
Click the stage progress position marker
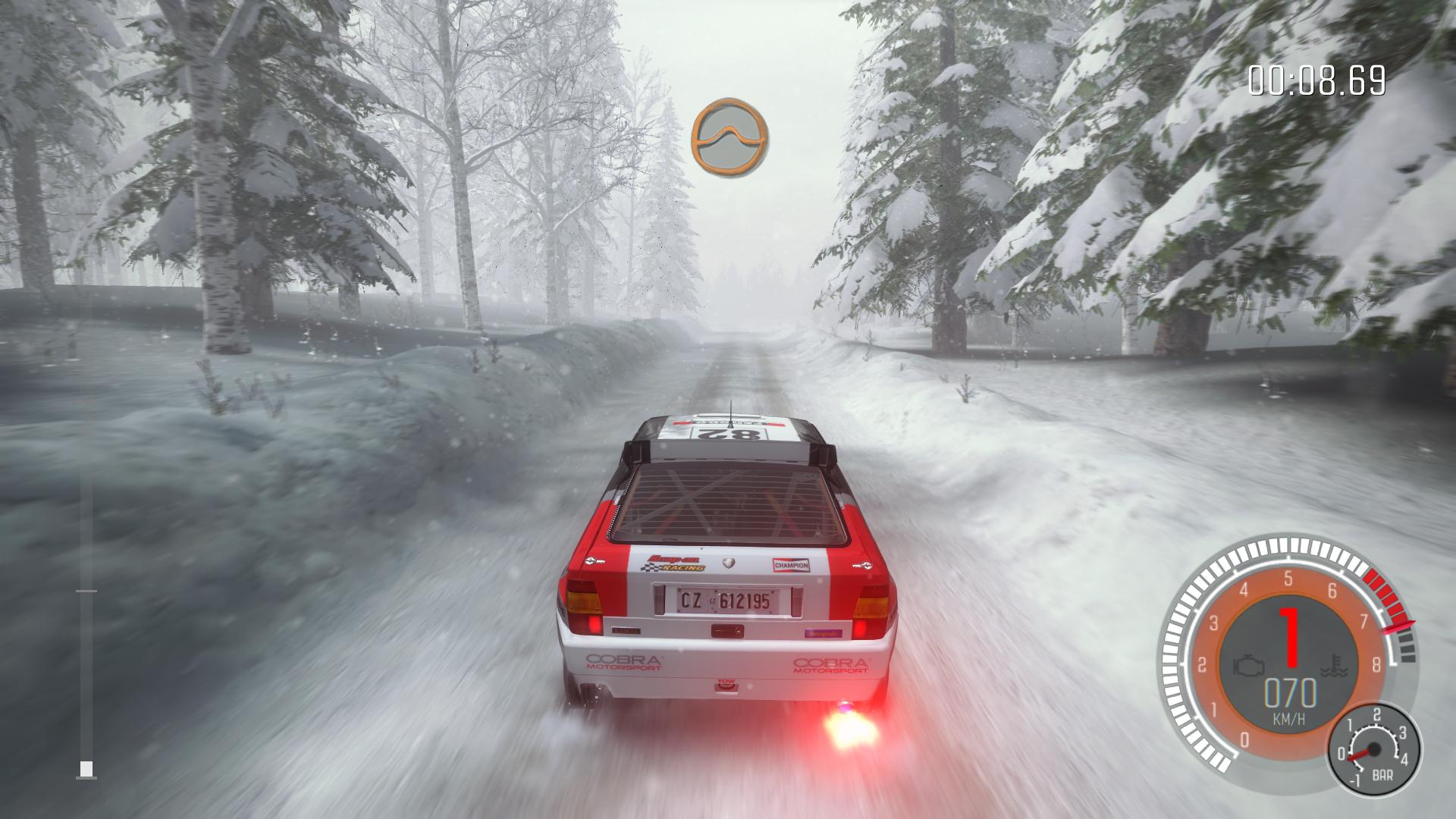tap(86, 769)
